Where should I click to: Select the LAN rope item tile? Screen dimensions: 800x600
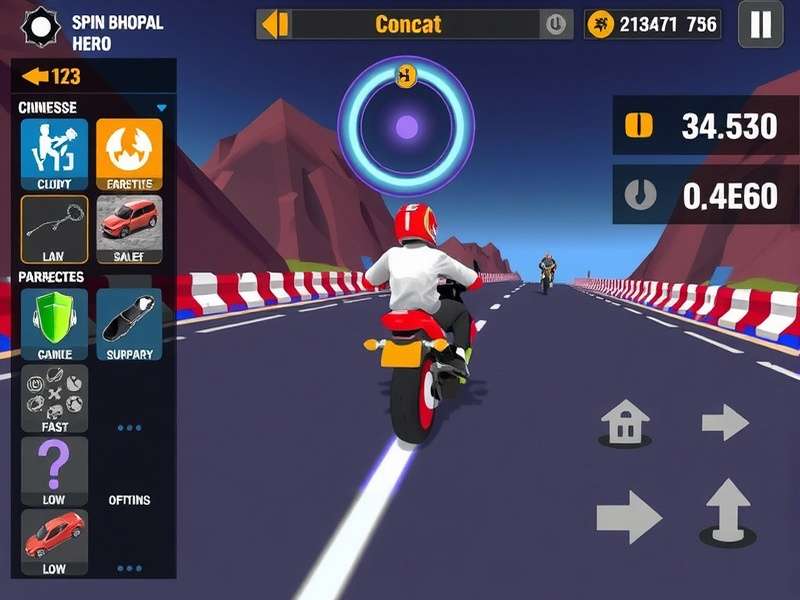point(54,228)
